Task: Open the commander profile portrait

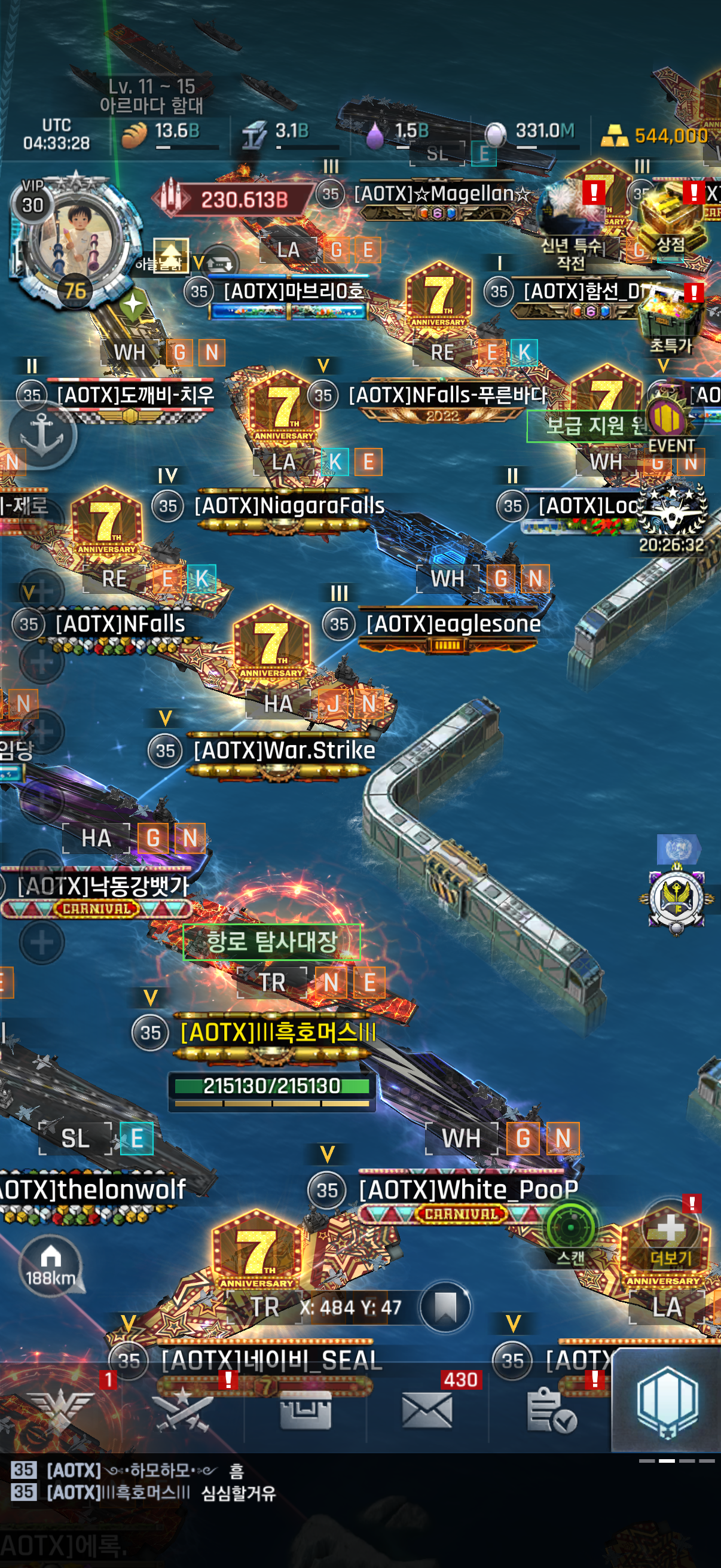Action: coord(74,240)
